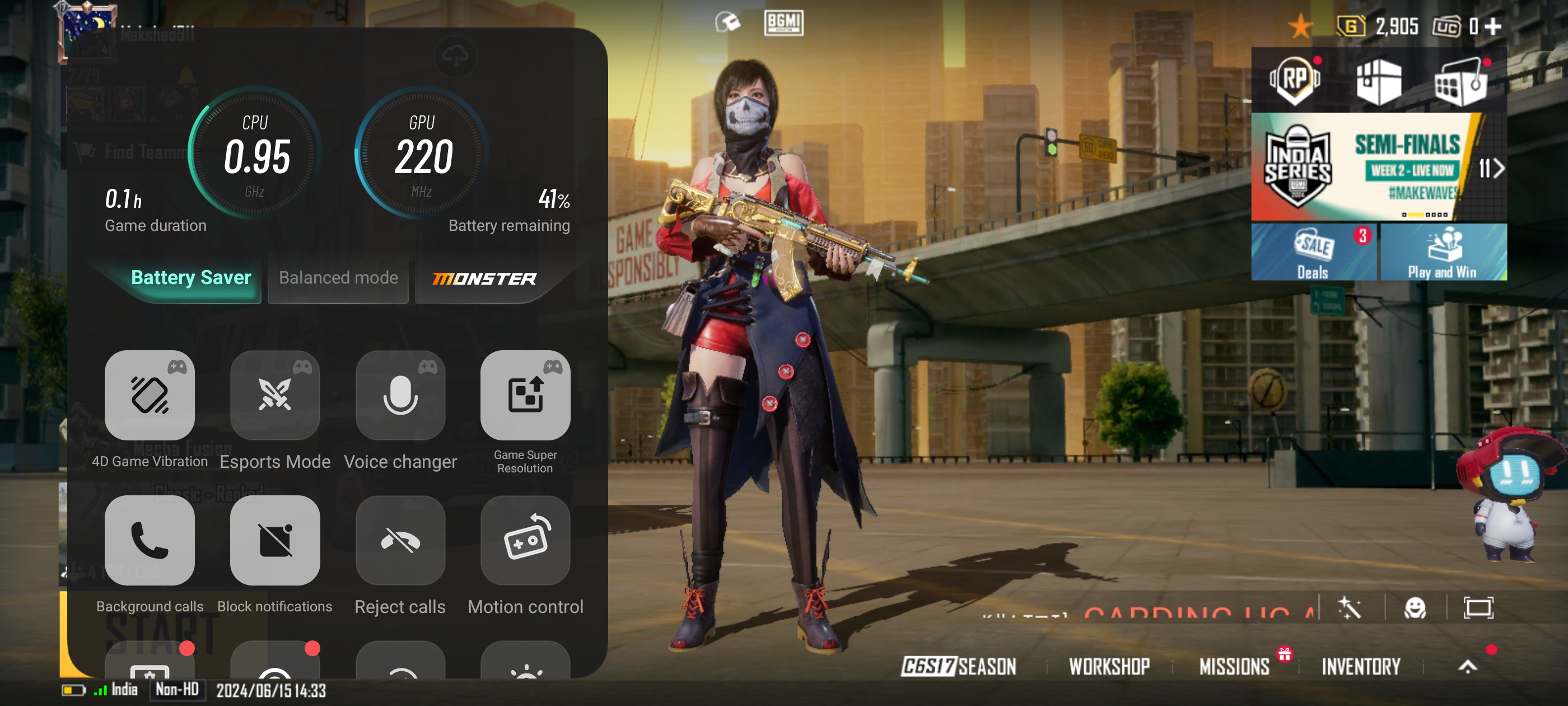
Task: Switch to Battery Saver mode
Action: (190, 278)
